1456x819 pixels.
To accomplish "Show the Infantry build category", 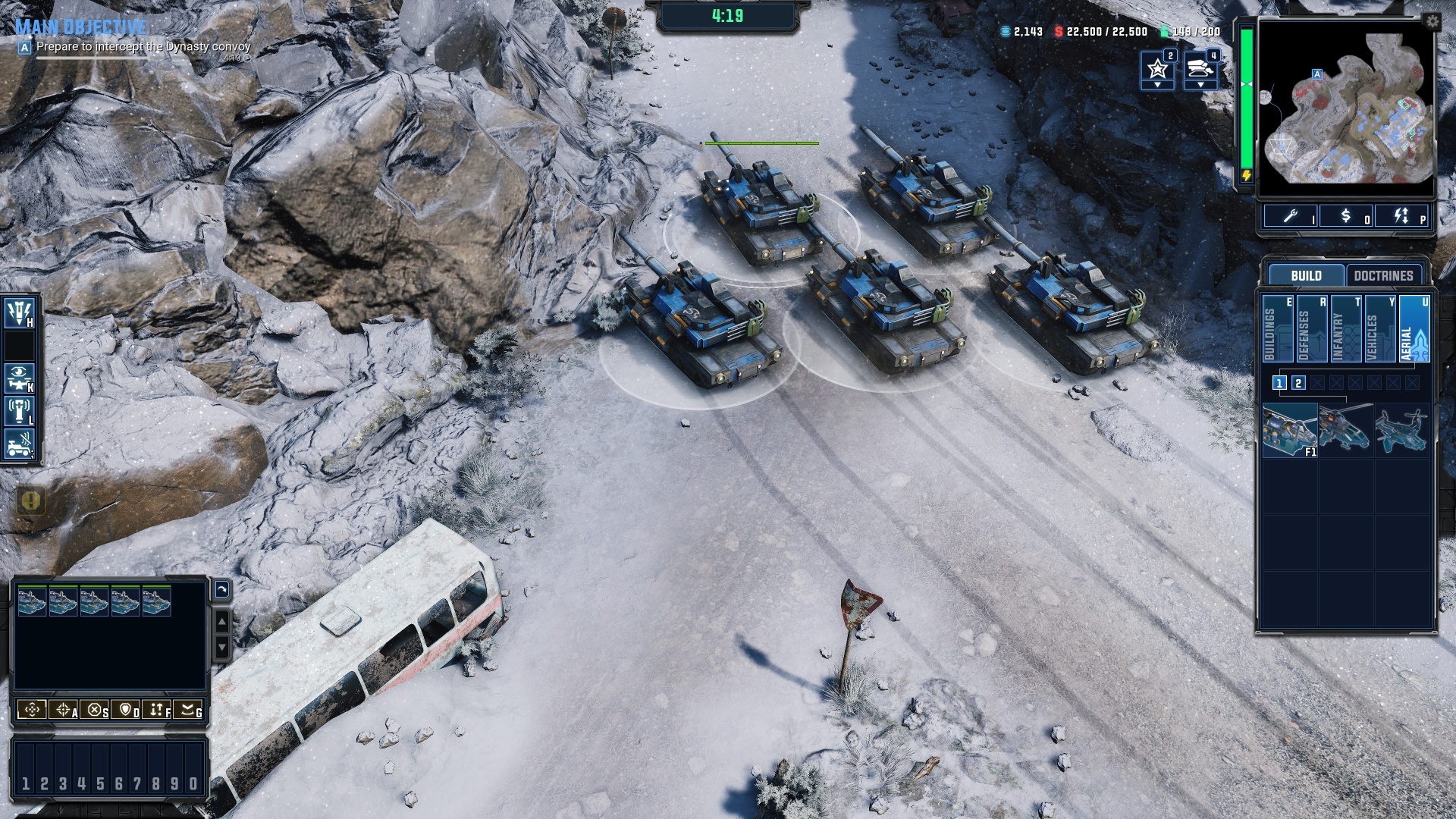I will [x=1345, y=329].
